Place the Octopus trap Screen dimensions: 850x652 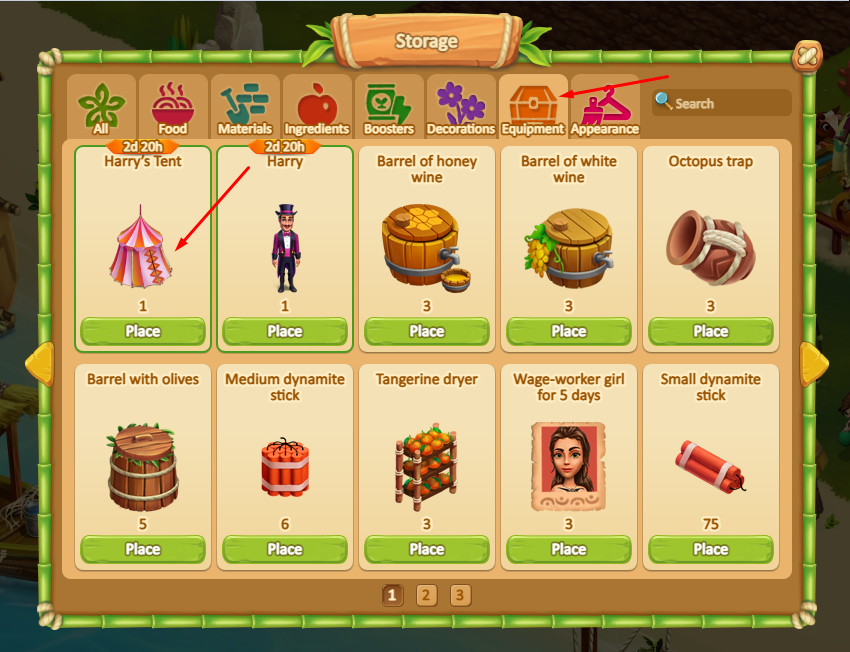(711, 331)
